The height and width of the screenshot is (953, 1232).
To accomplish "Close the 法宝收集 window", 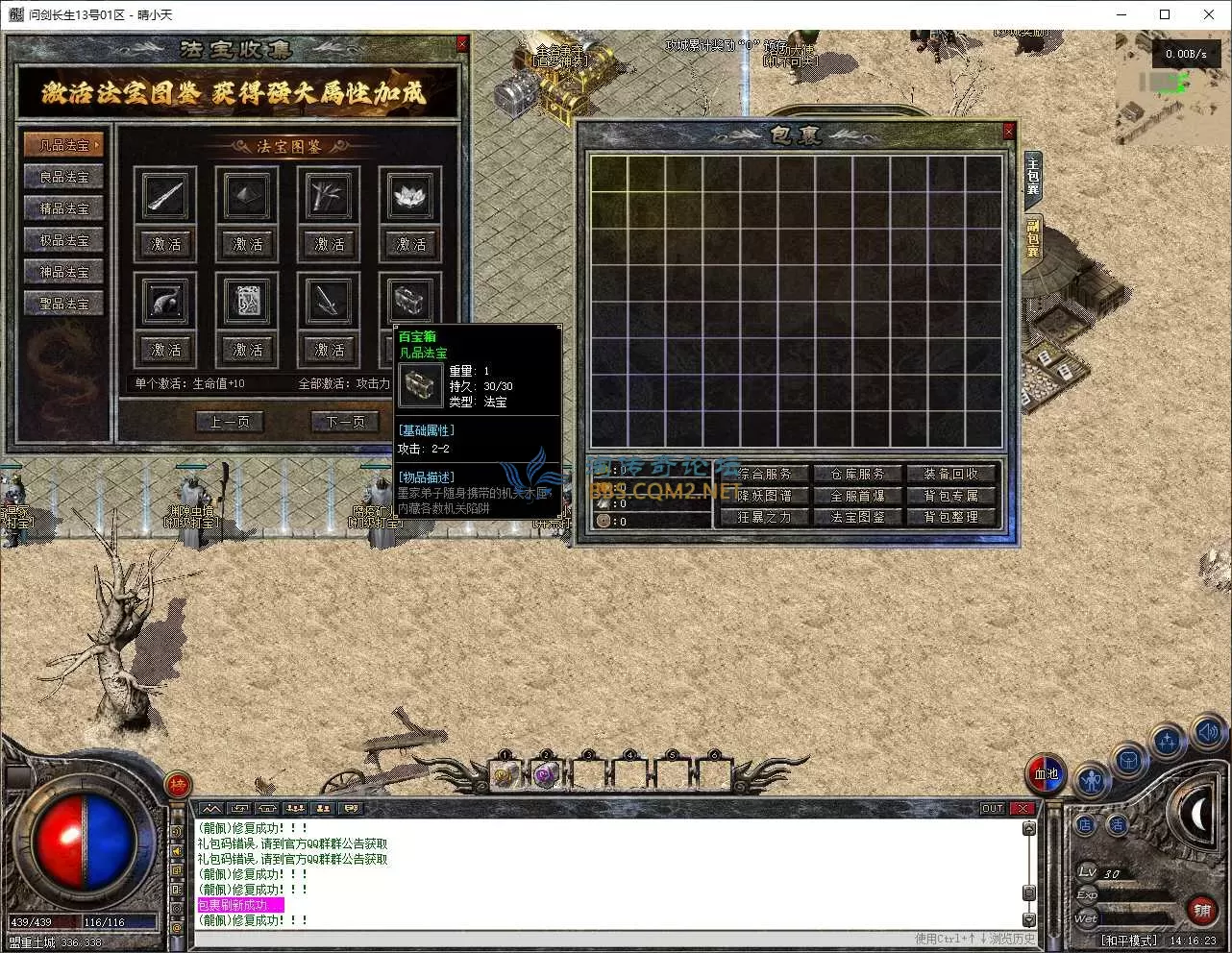I will point(462,44).
